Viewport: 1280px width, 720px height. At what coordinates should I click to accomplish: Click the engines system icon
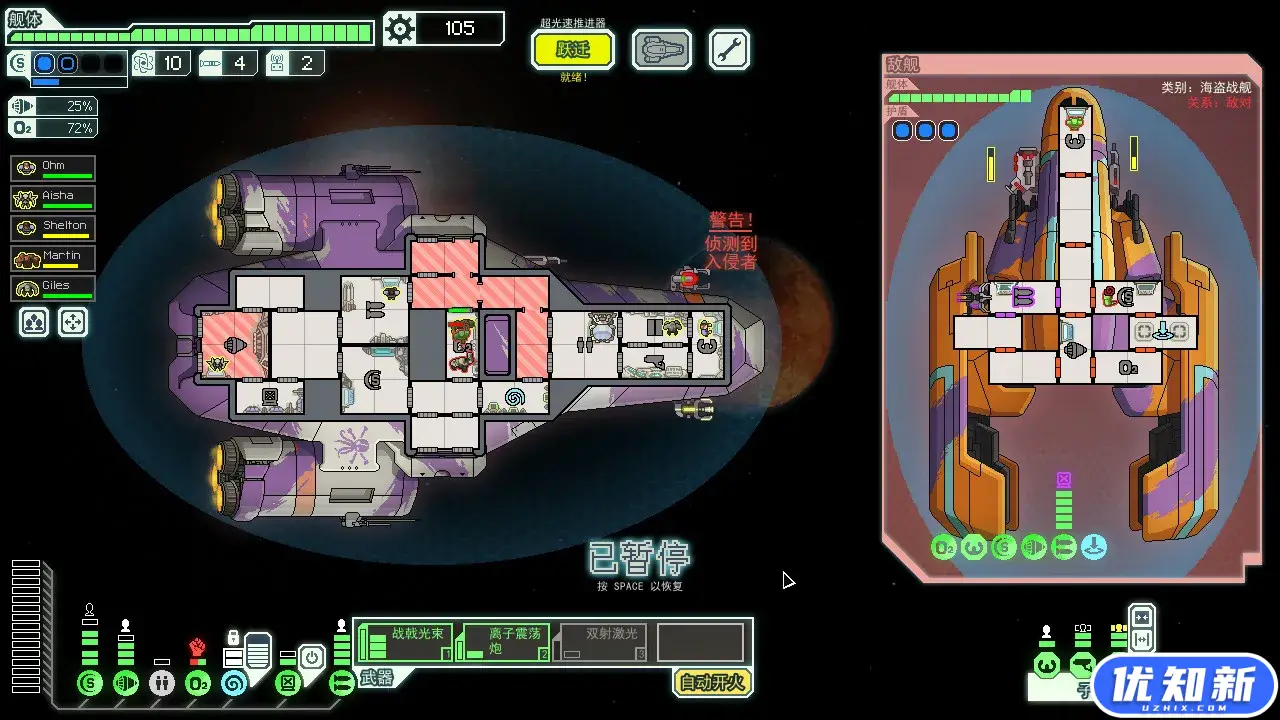point(126,684)
